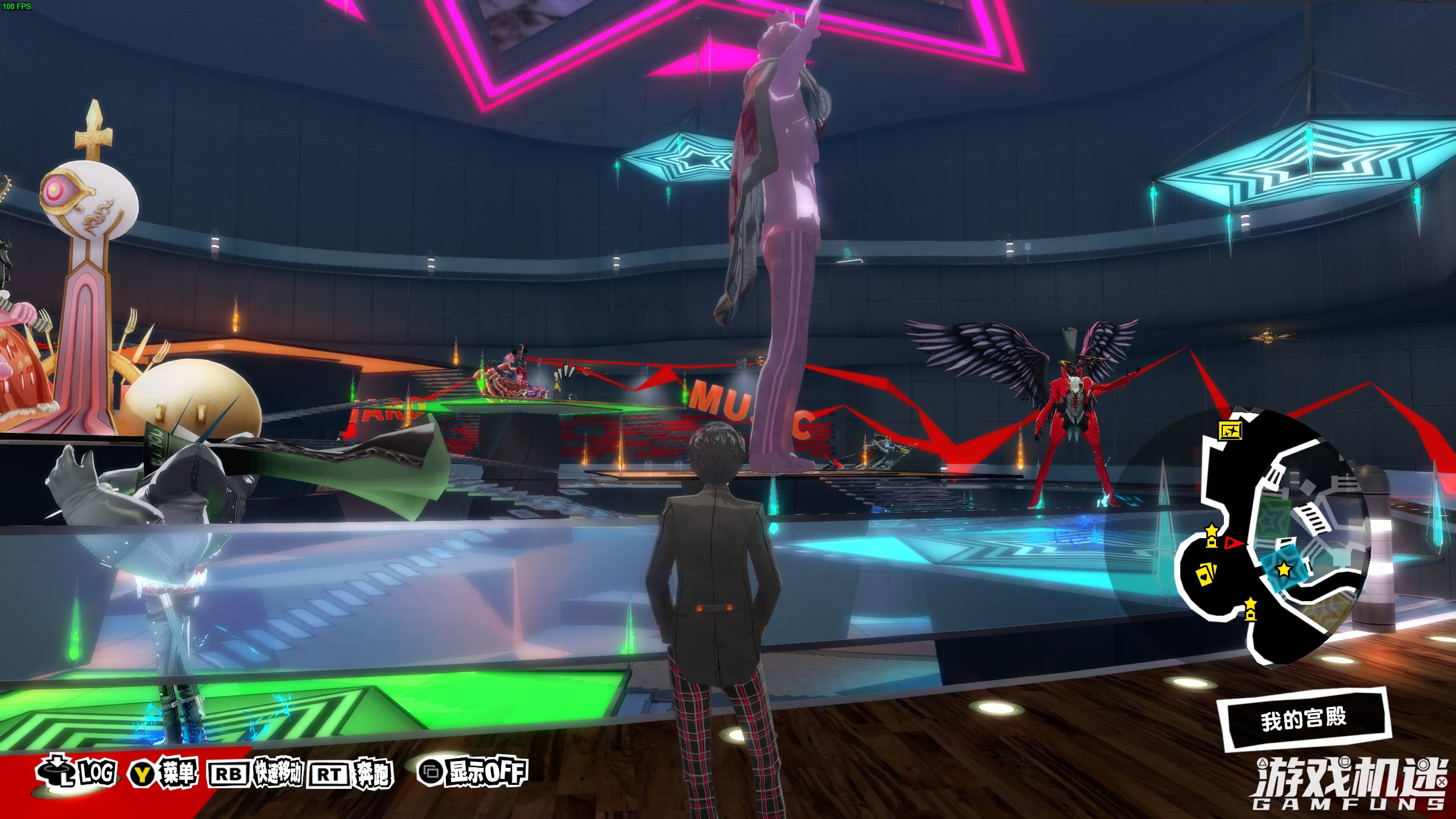Select the yellow picture frame map marker
Screen dimensions: 1456x819
pyautogui.click(x=1230, y=431)
